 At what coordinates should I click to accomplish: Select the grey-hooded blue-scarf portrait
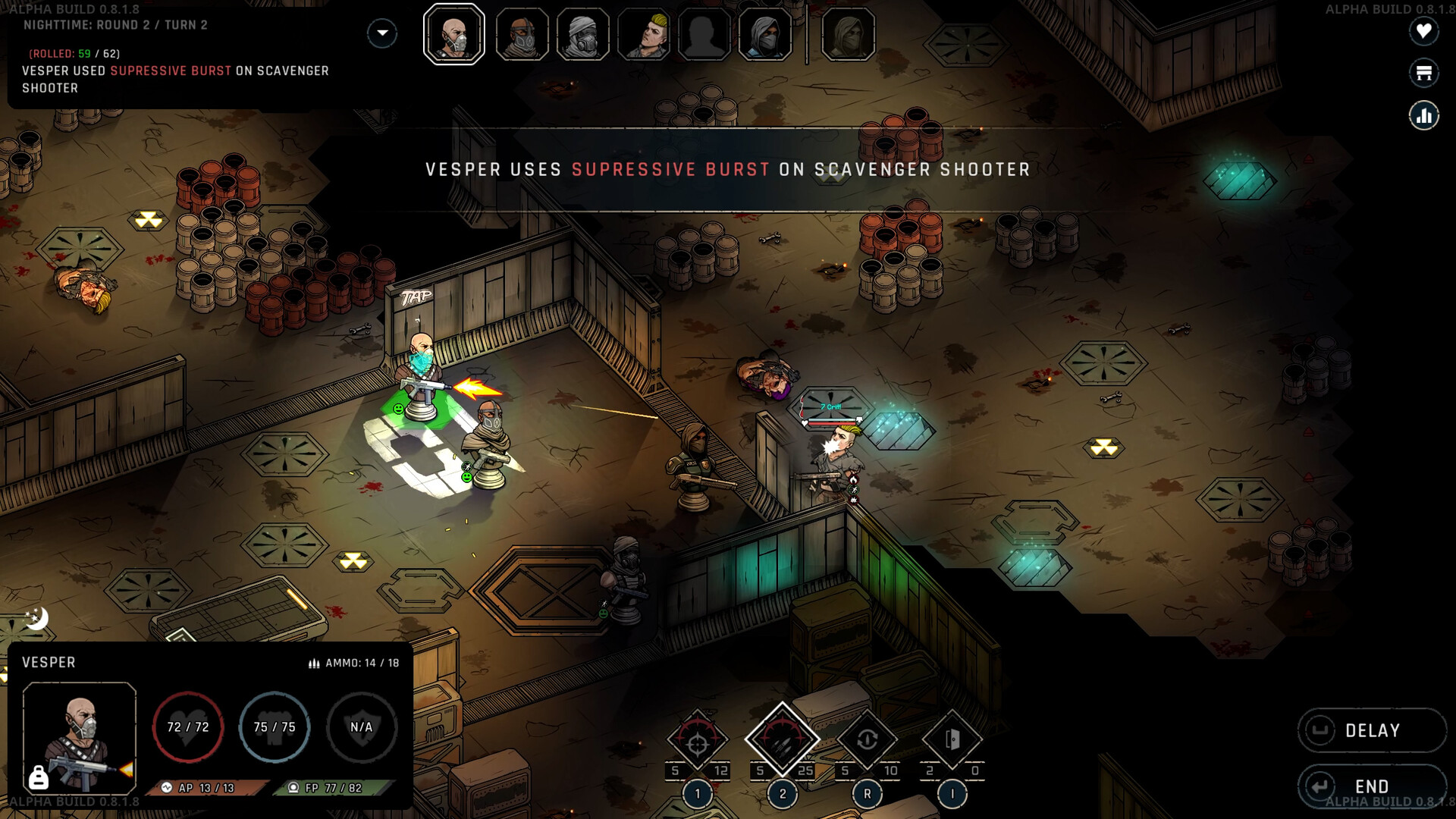[765, 34]
